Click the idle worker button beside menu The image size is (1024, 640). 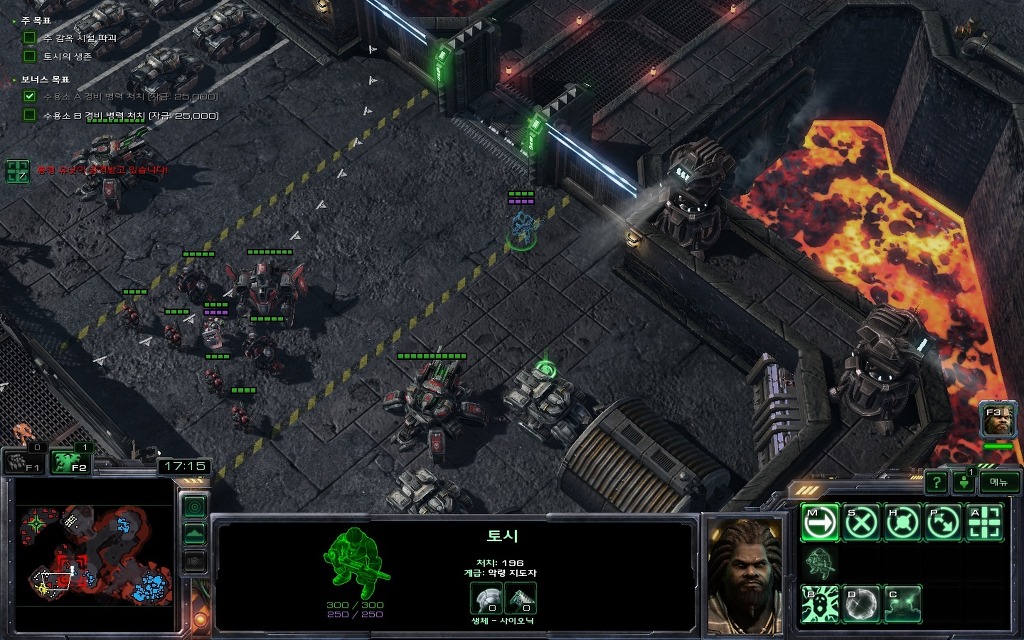click(965, 482)
